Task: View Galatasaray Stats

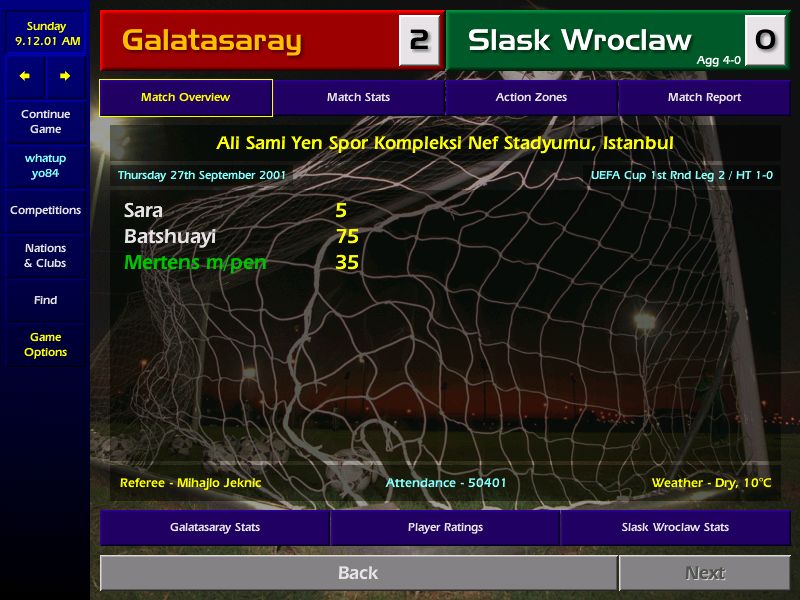Action: tap(215, 527)
